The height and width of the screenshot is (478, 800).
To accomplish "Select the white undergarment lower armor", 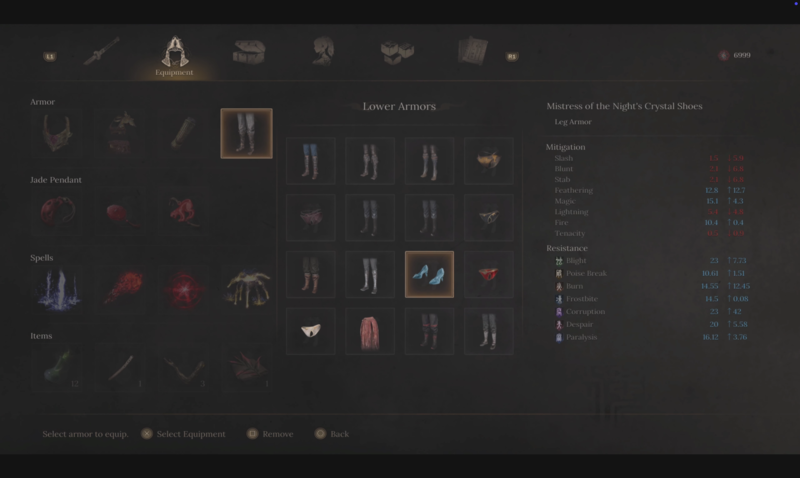I will pos(311,331).
